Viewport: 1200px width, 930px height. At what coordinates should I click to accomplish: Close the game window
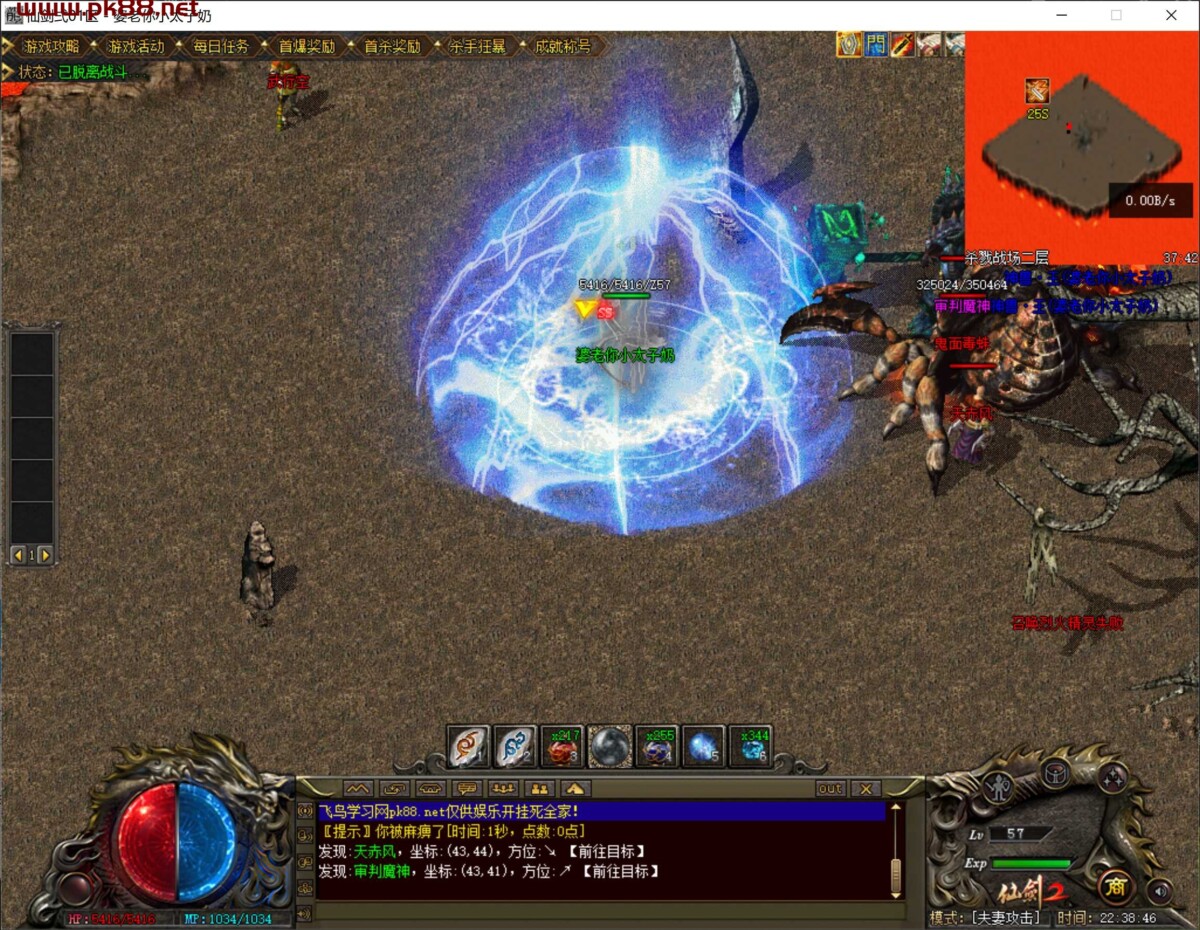(x=1171, y=15)
